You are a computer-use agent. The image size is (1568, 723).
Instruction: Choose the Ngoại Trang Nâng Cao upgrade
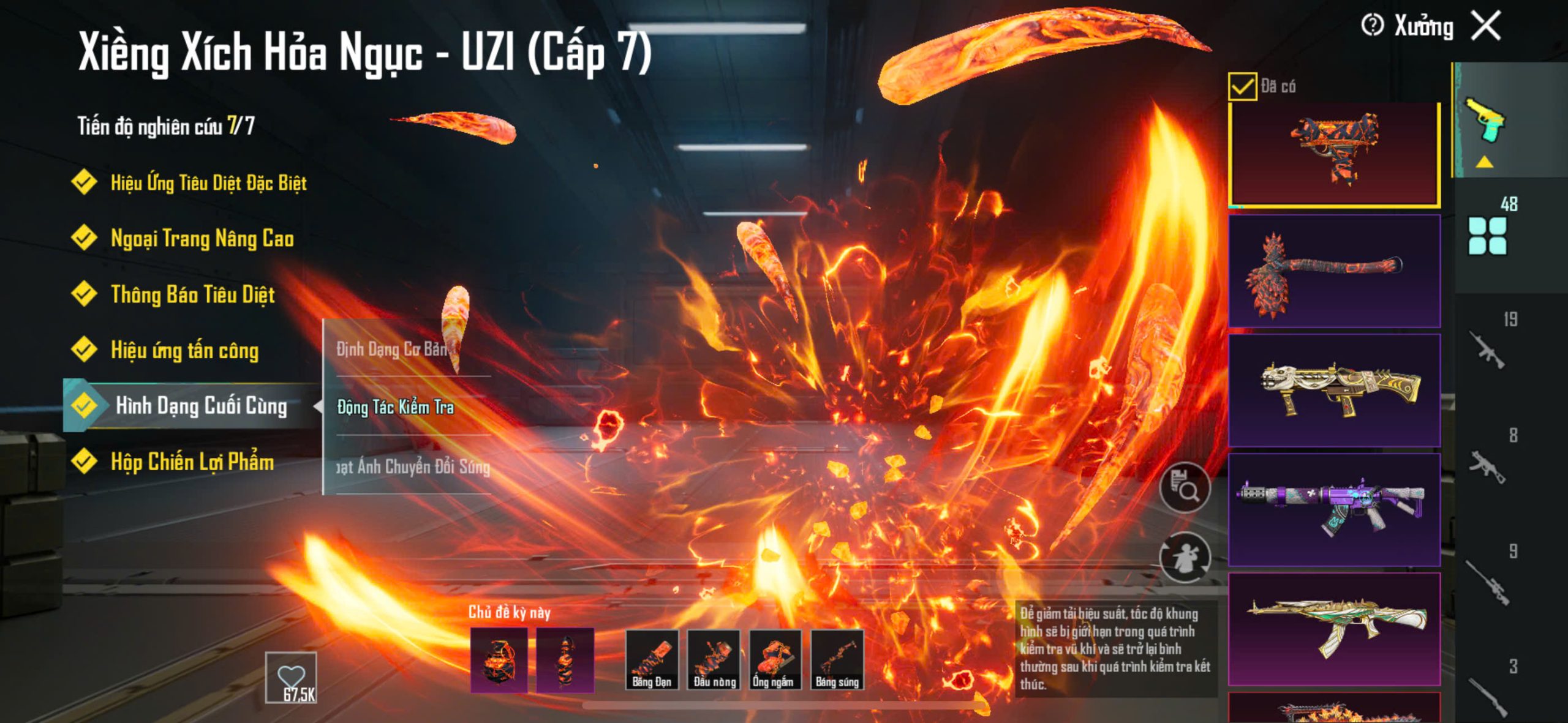202,238
